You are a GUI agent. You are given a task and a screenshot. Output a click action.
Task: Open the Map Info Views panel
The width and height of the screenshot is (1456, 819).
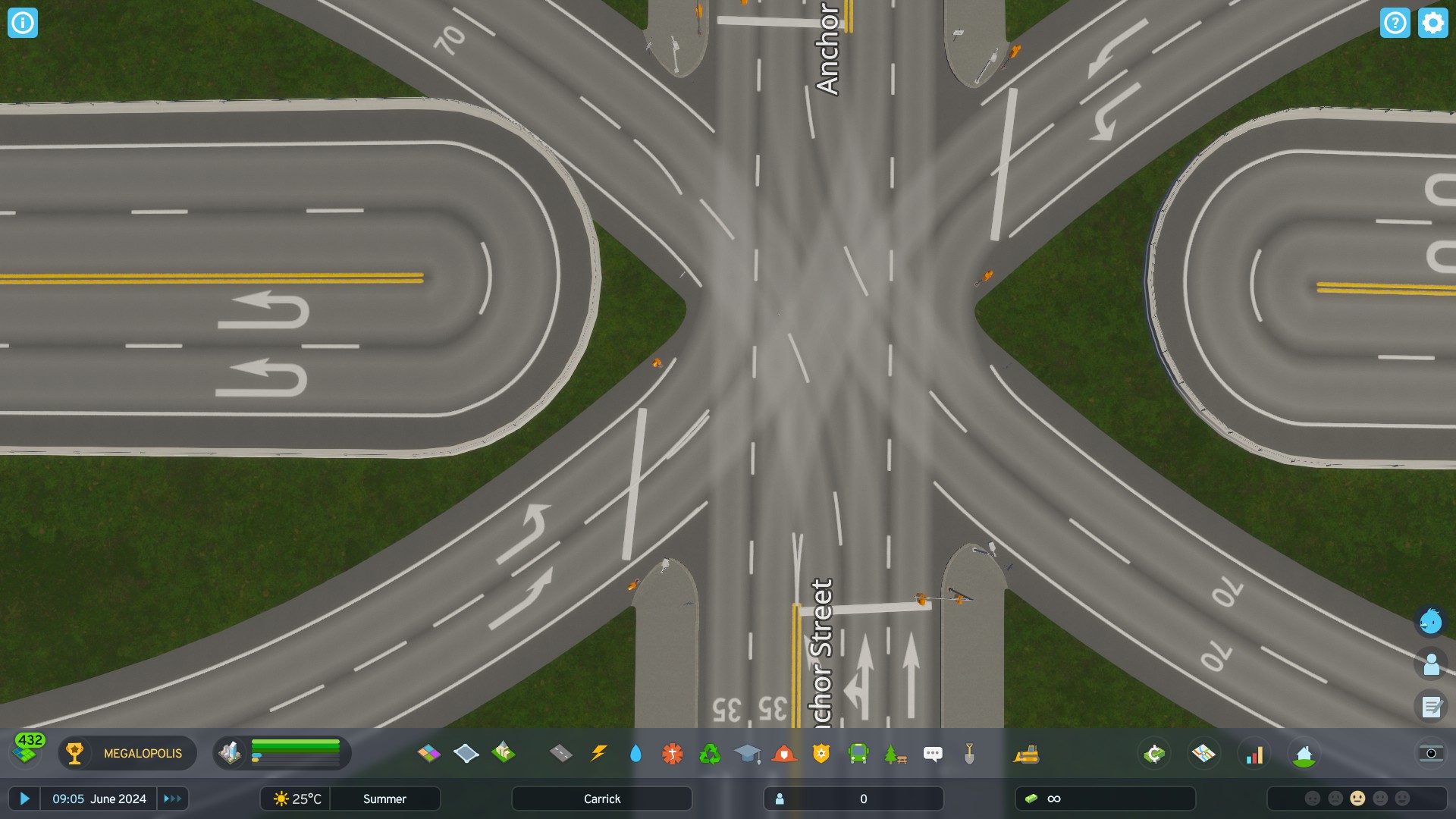pyautogui.click(x=1204, y=753)
